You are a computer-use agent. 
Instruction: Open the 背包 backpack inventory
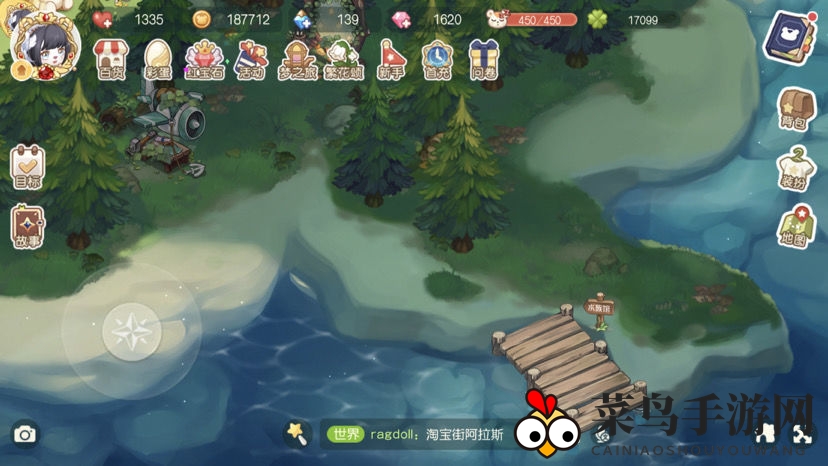(794, 108)
